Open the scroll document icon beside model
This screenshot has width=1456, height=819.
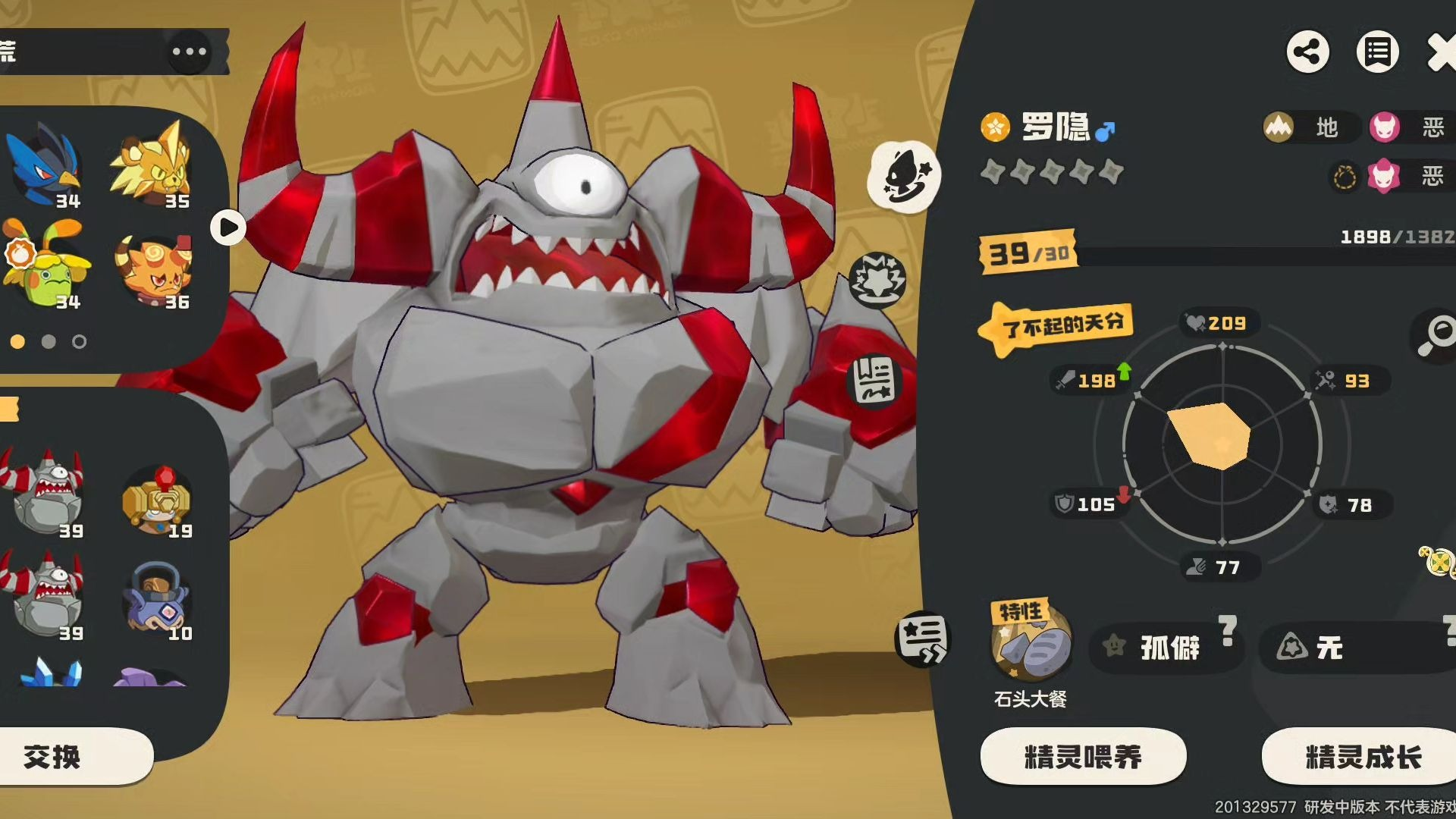(875, 380)
